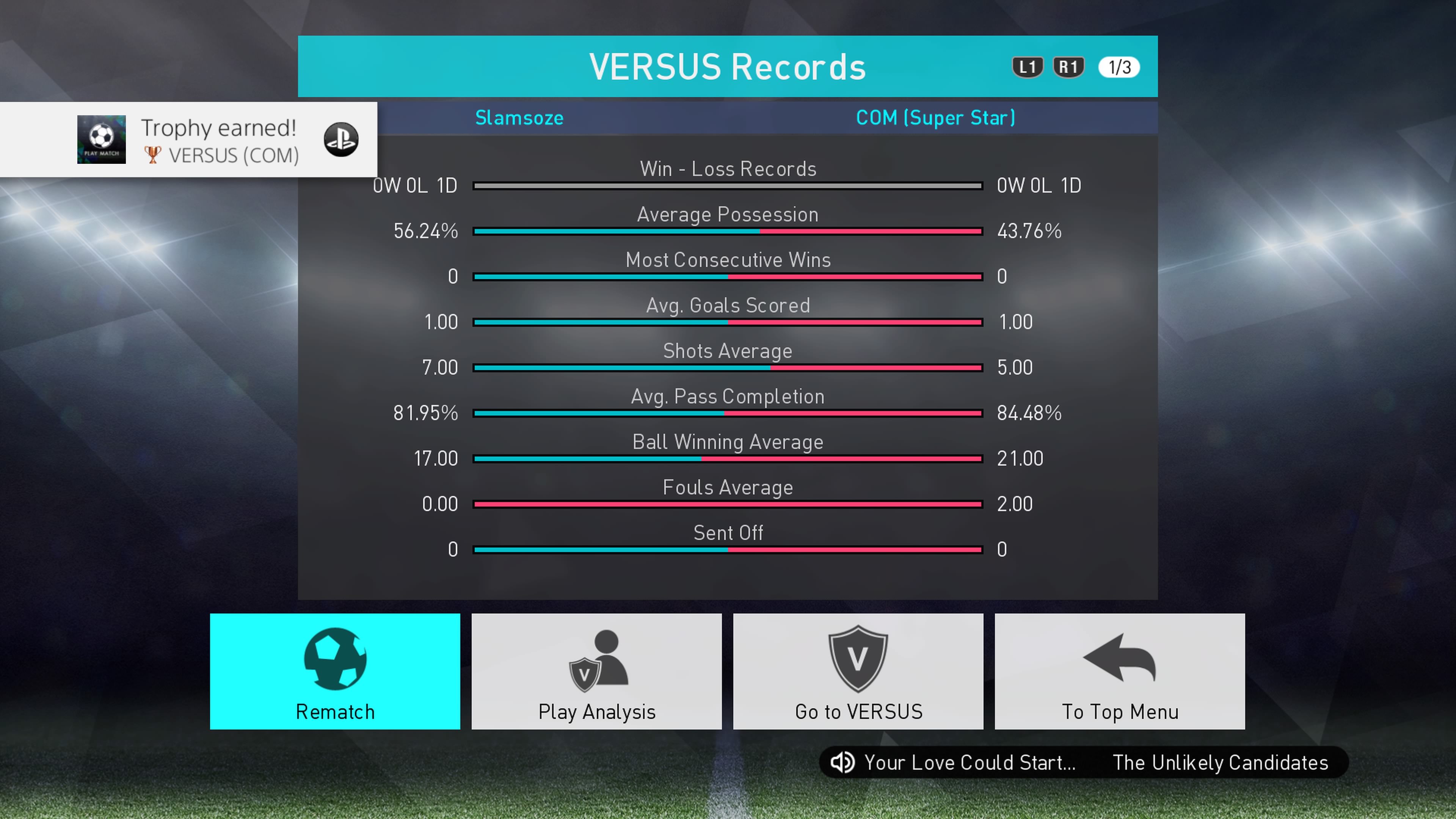This screenshot has width=1456, height=819.
Task: Choose Go to VERSUS
Action: 858,671
